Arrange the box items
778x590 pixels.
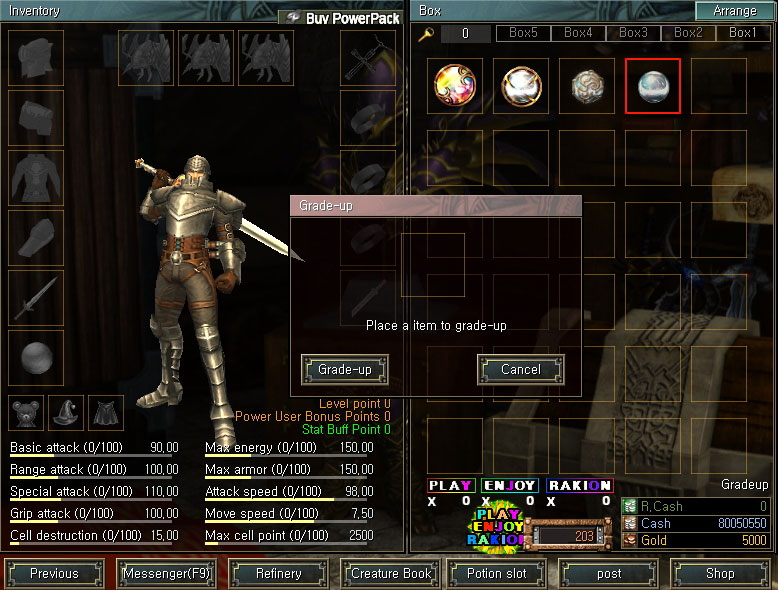point(735,11)
